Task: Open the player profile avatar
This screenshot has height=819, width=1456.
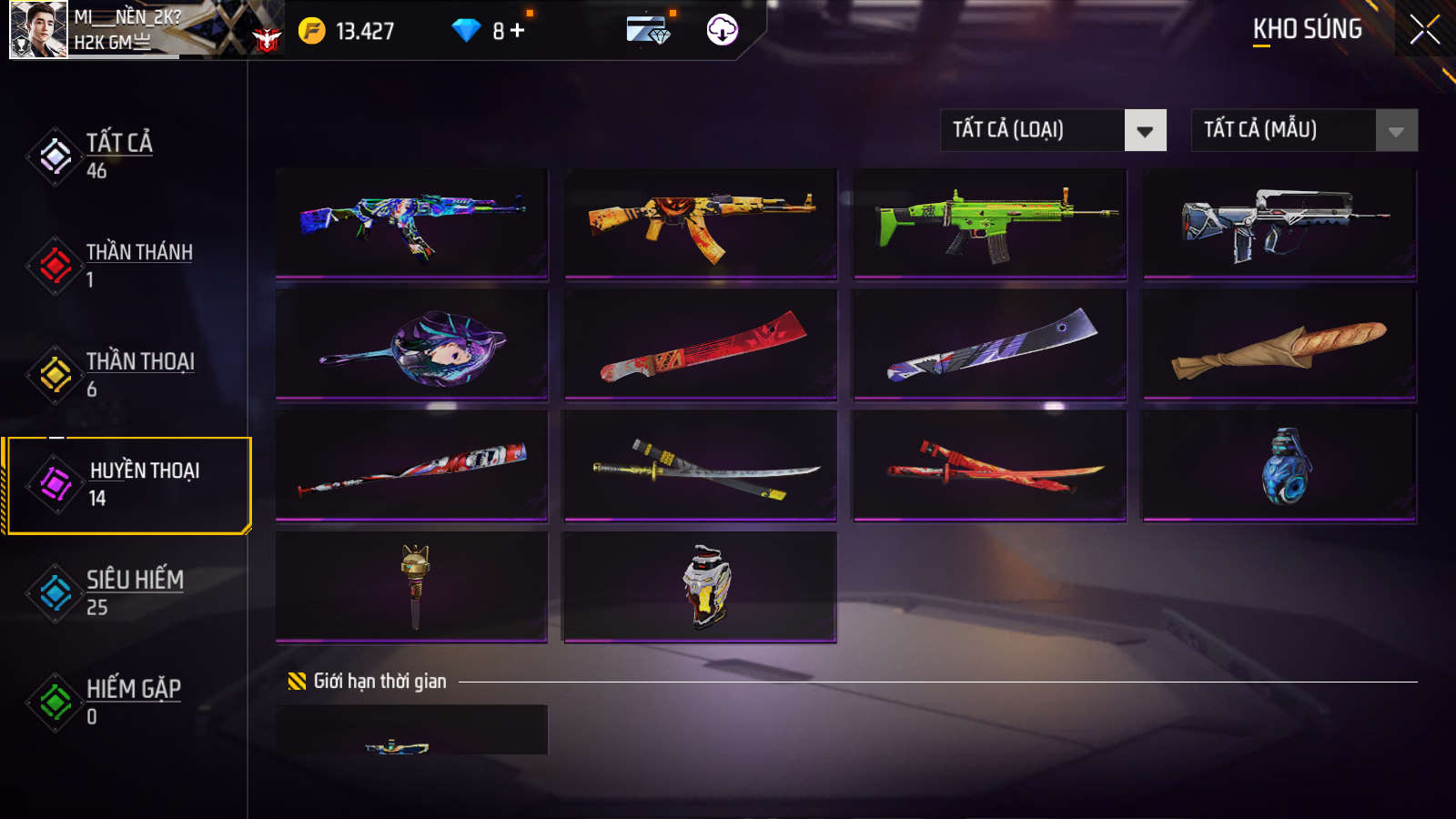Action: 38,29
